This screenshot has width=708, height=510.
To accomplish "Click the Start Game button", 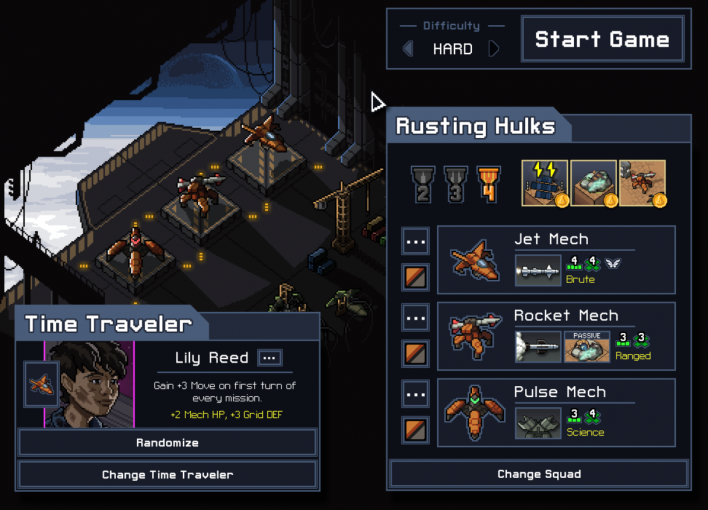I will (602, 40).
